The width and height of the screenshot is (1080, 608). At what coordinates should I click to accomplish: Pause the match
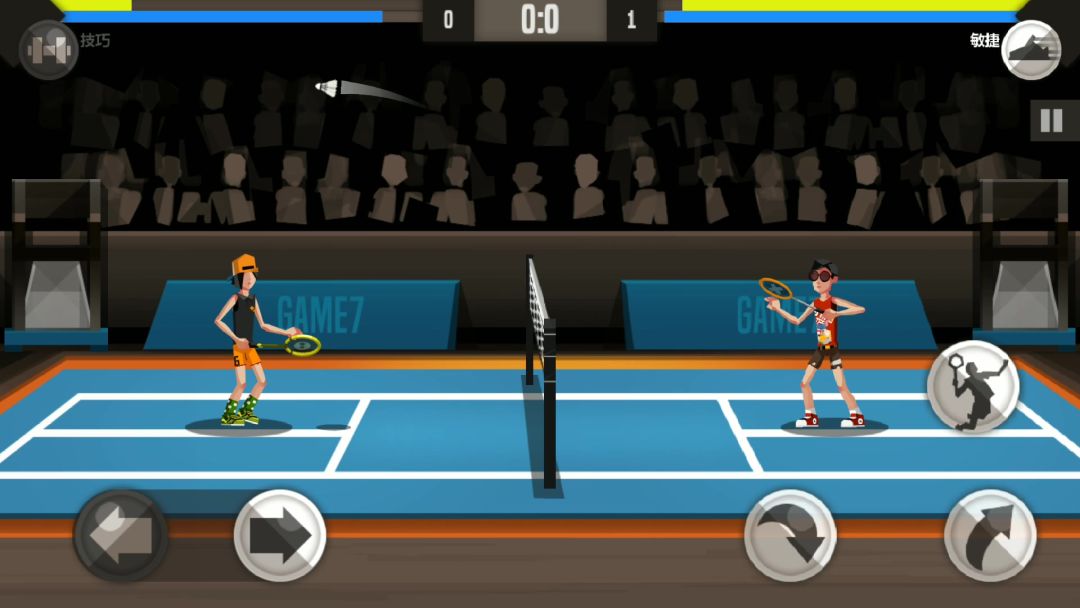click(1051, 121)
